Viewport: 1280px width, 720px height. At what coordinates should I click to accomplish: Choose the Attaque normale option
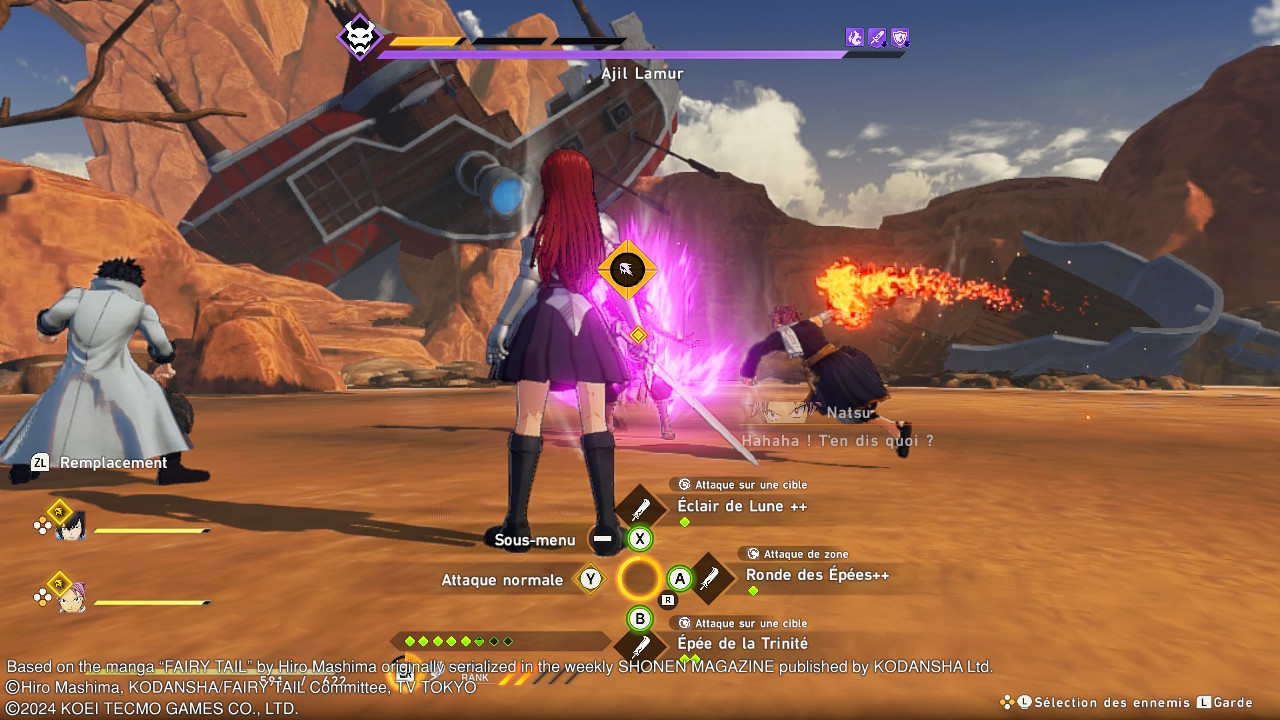click(x=502, y=580)
